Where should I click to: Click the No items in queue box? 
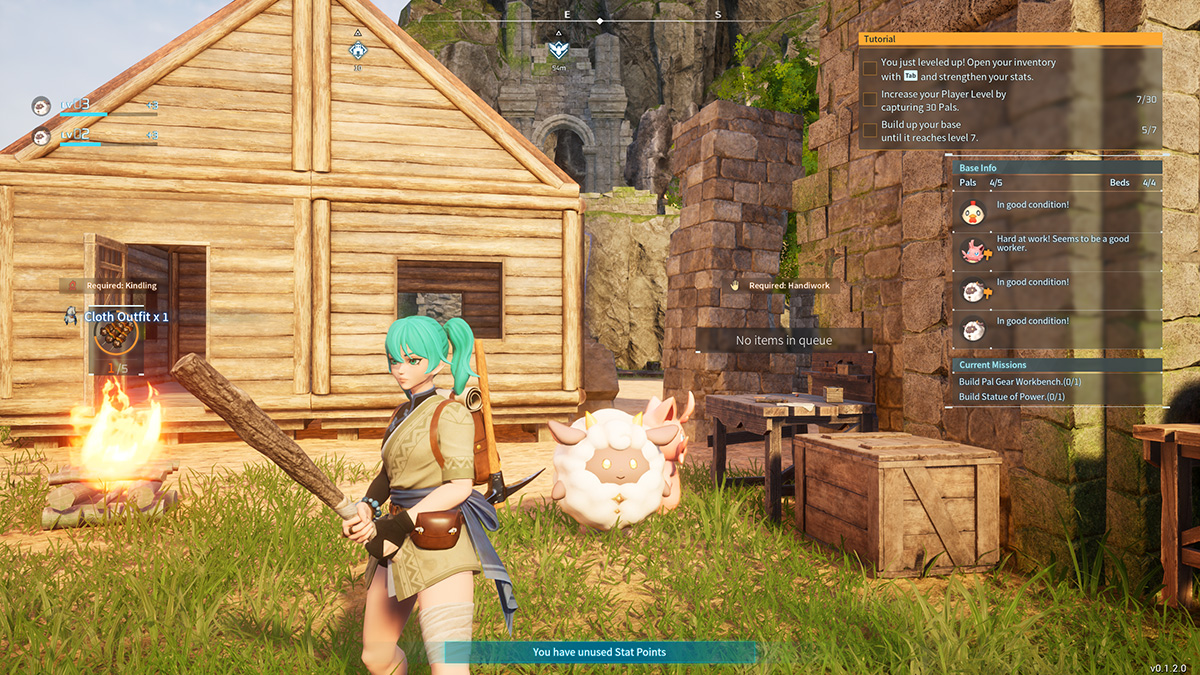click(x=784, y=341)
